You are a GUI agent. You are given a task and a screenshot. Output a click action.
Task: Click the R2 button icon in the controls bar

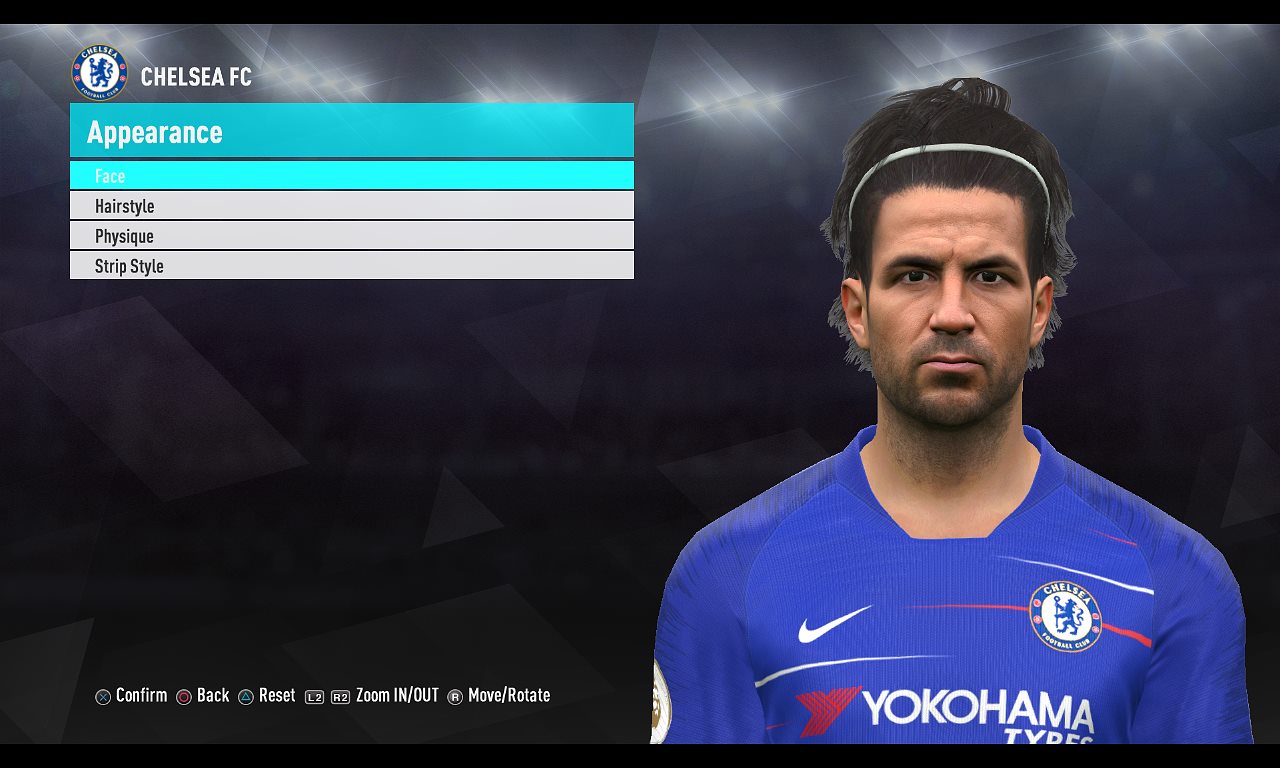point(339,696)
